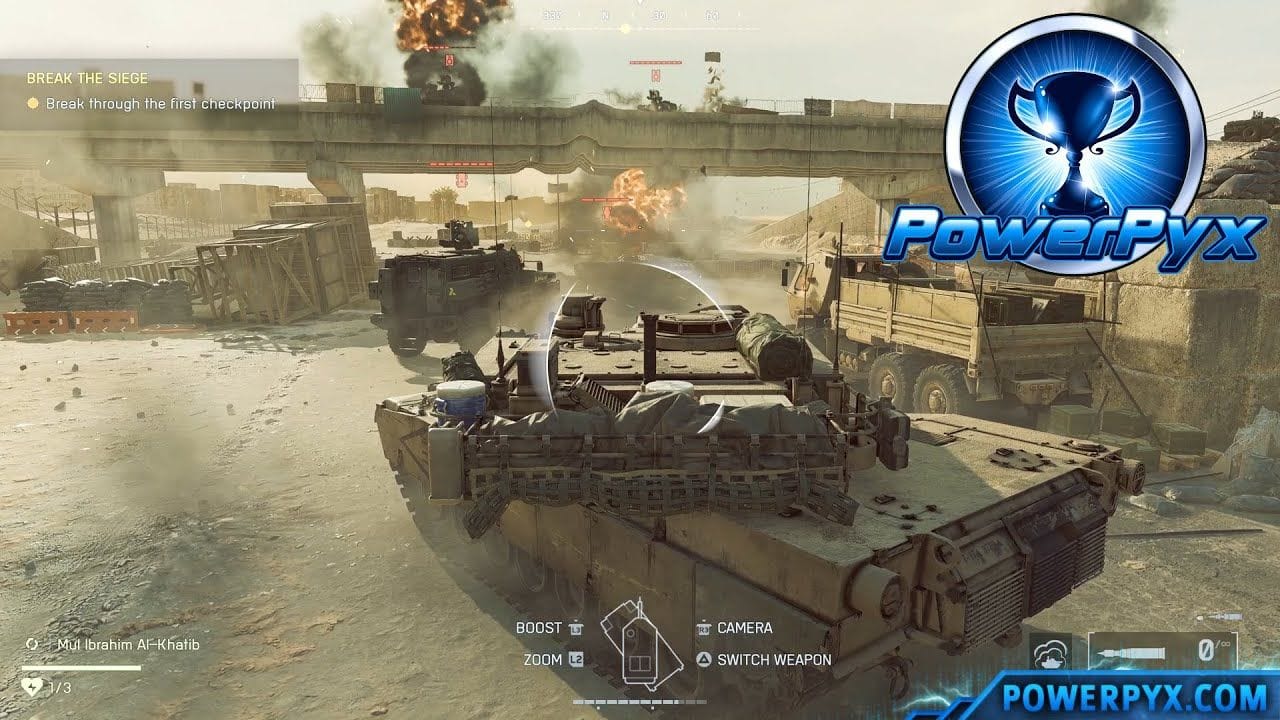
Task: Click the 0/∞ ammo counter display
Action: pos(1212,648)
